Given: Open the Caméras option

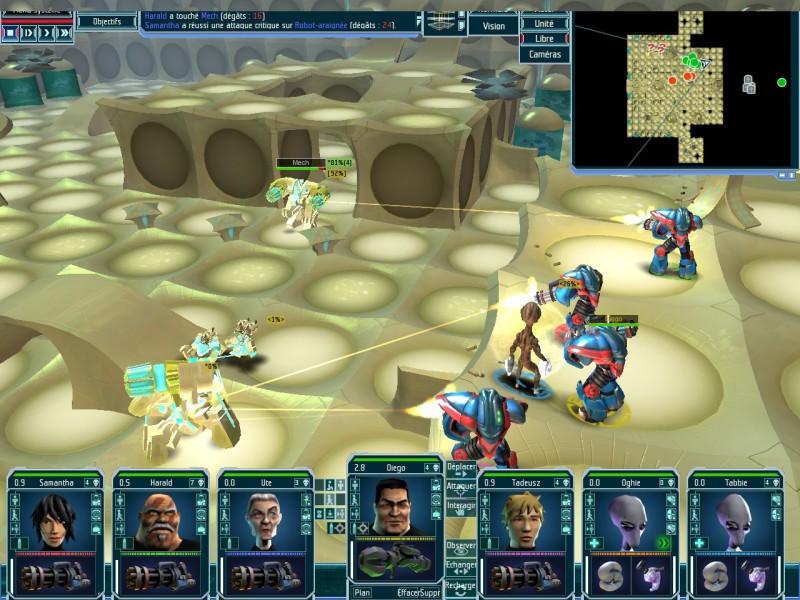Looking at the screenshot, I should (544, 54).
